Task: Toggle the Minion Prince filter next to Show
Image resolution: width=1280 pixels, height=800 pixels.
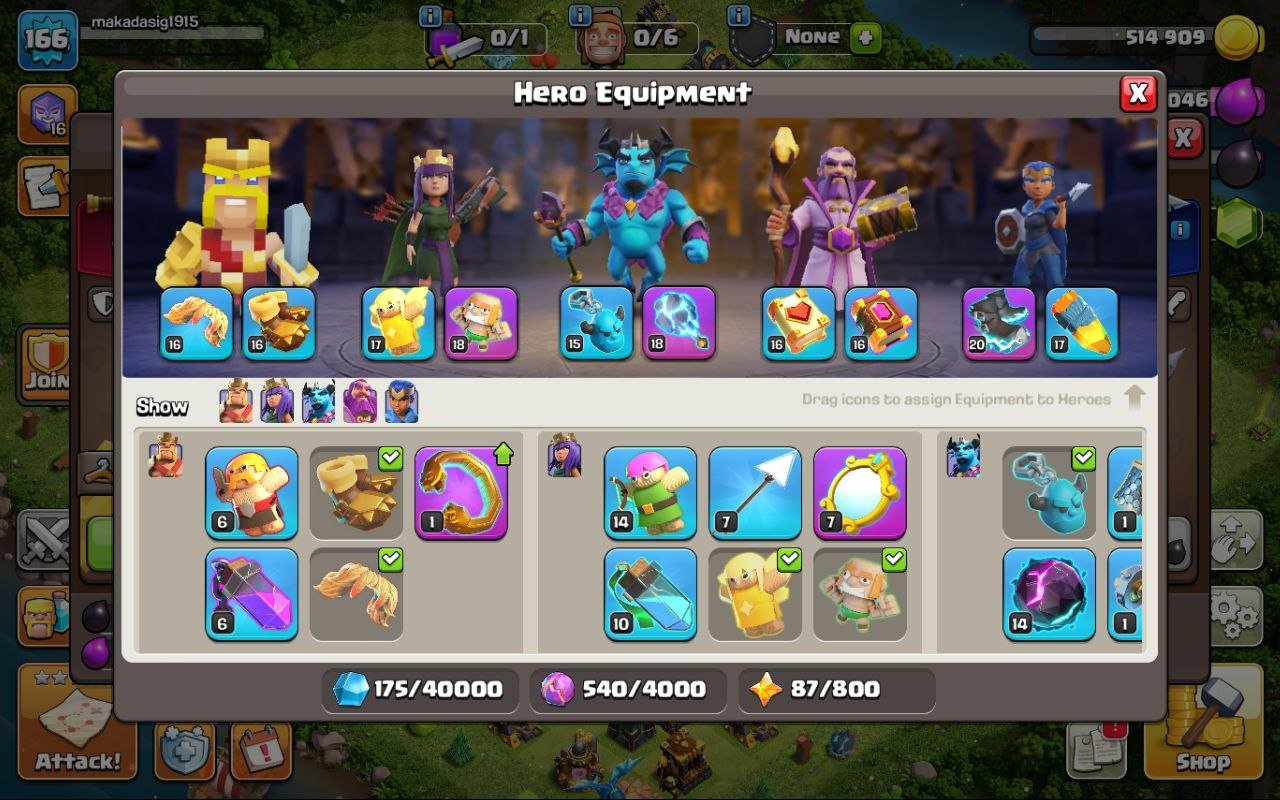Action: pos(317,402)
